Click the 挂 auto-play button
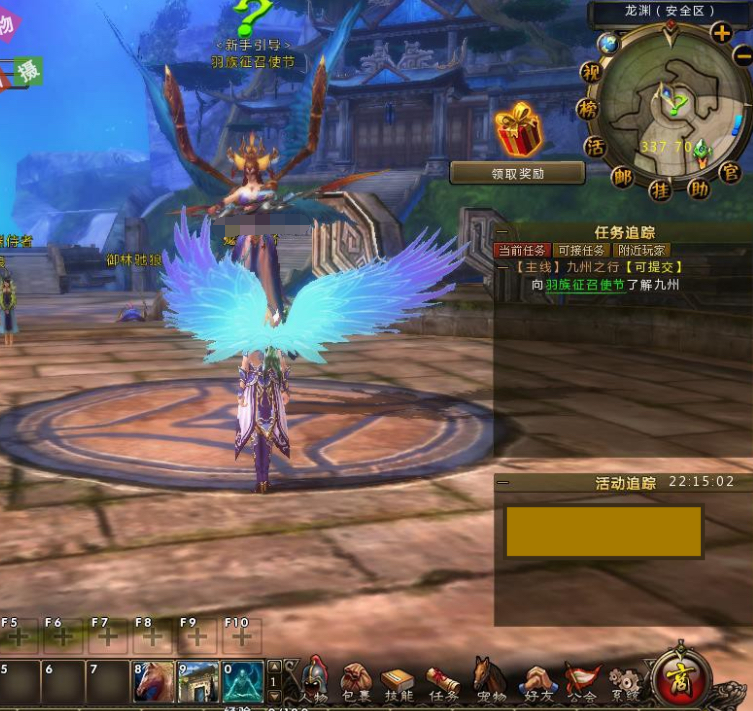This screenshot has height=711, width=753. pos(660,188)
